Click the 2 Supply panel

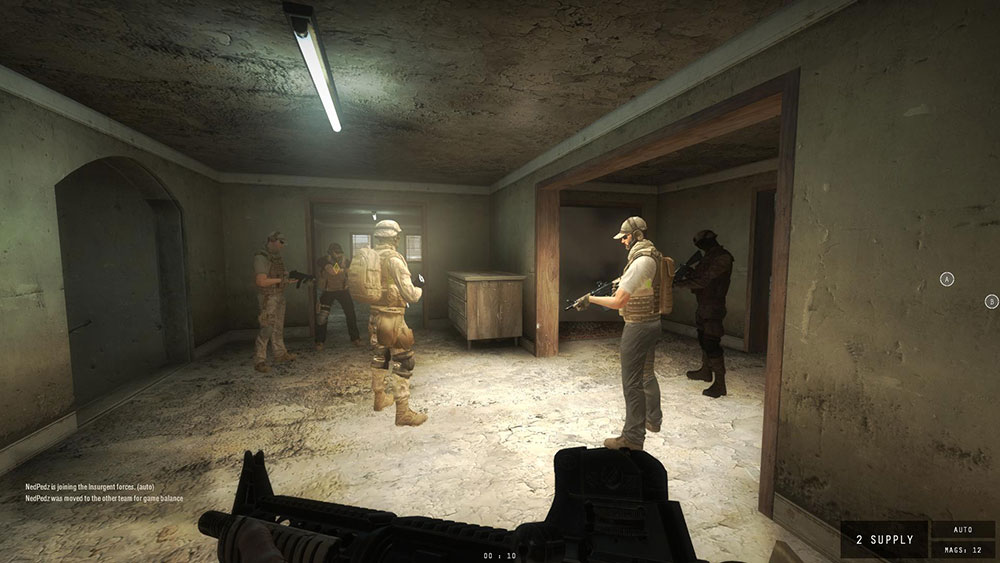(x=884, y=540)
